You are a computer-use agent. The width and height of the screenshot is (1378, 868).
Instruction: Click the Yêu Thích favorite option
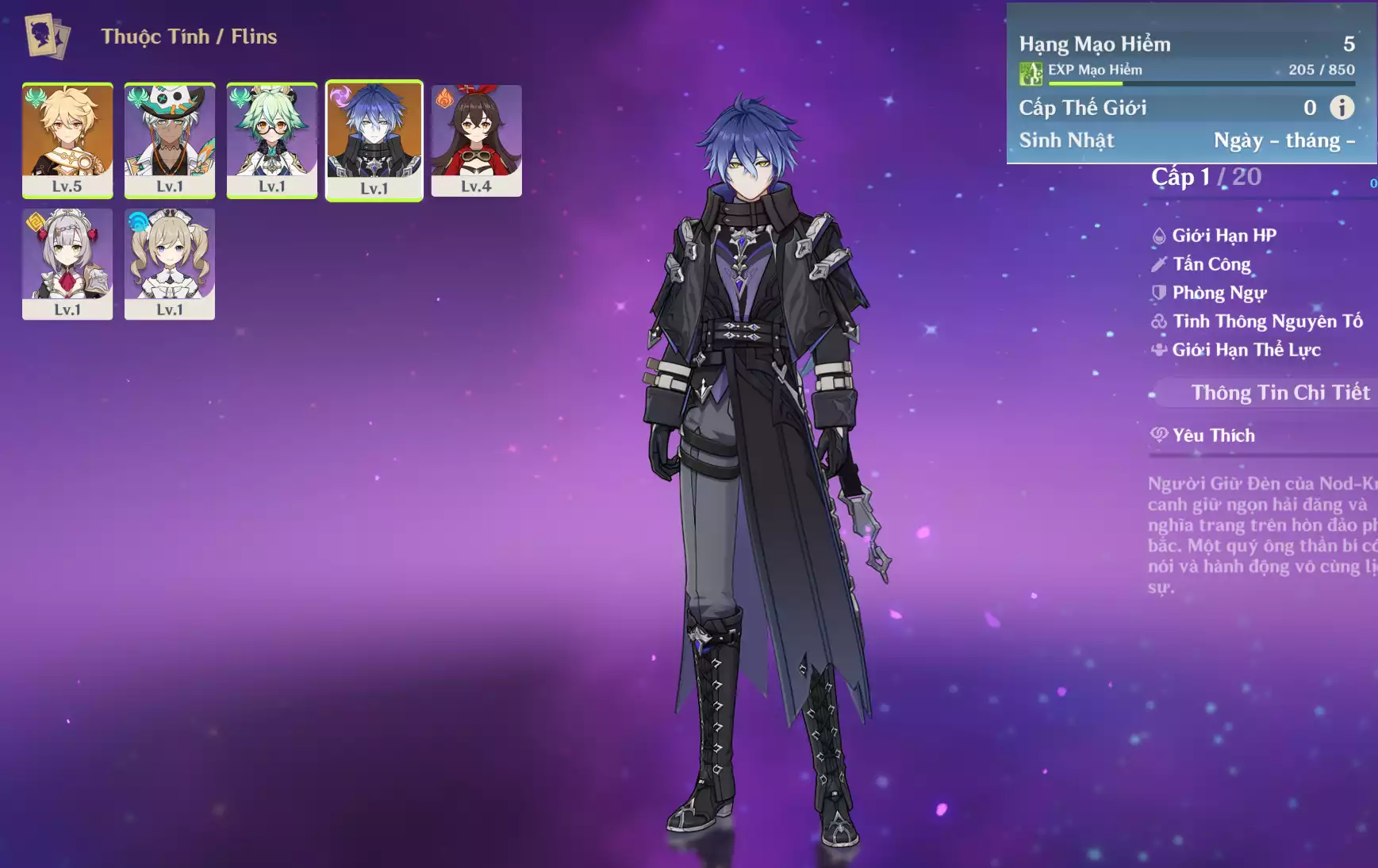1213,435
